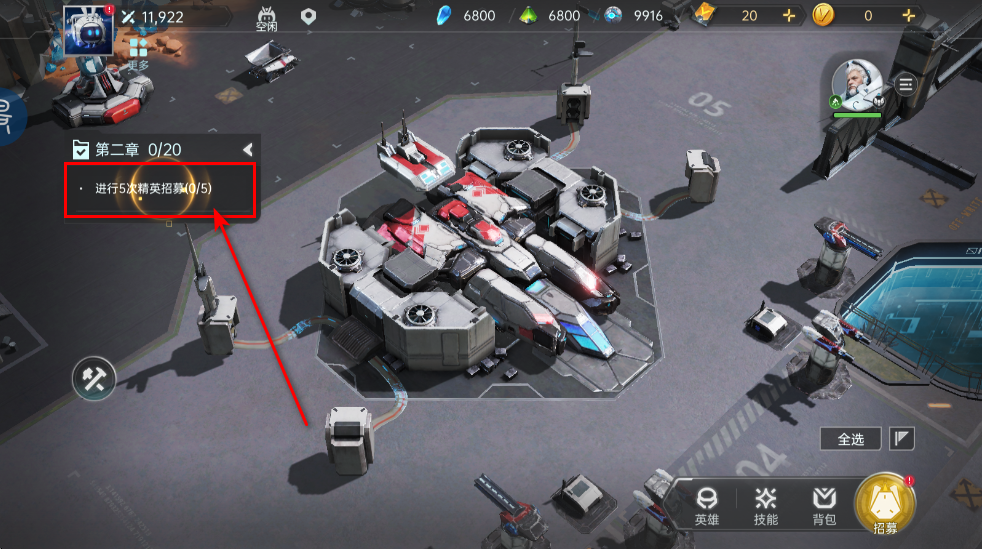Open the 技能 skills menu
The image size is (982, 549).
766,505
